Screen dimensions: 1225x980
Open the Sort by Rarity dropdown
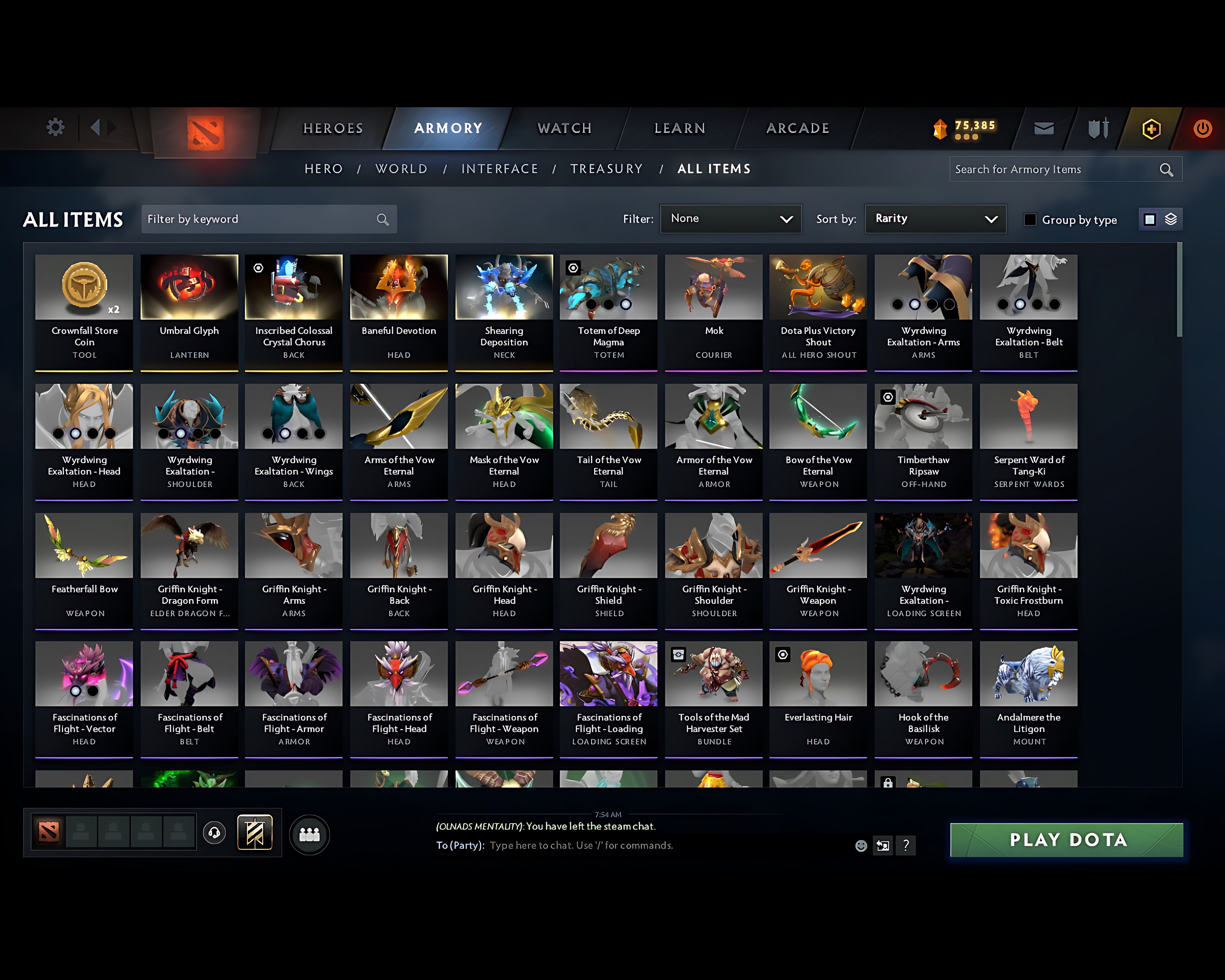point(935,219)
